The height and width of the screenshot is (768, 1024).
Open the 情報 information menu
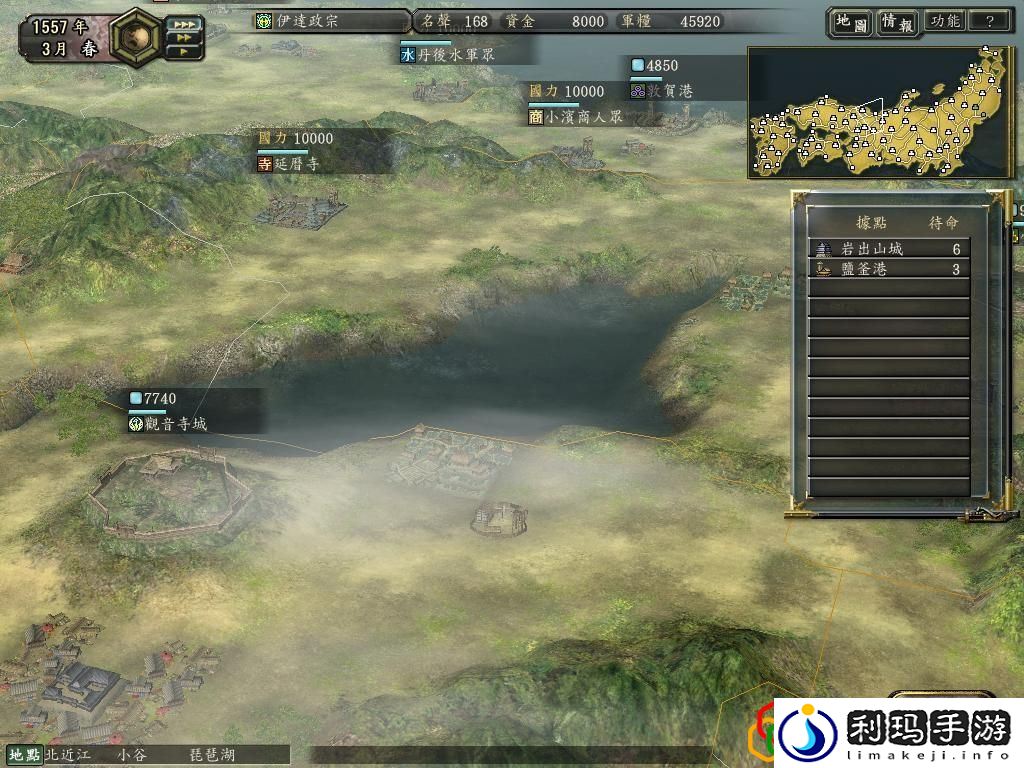tap(896, 21)
